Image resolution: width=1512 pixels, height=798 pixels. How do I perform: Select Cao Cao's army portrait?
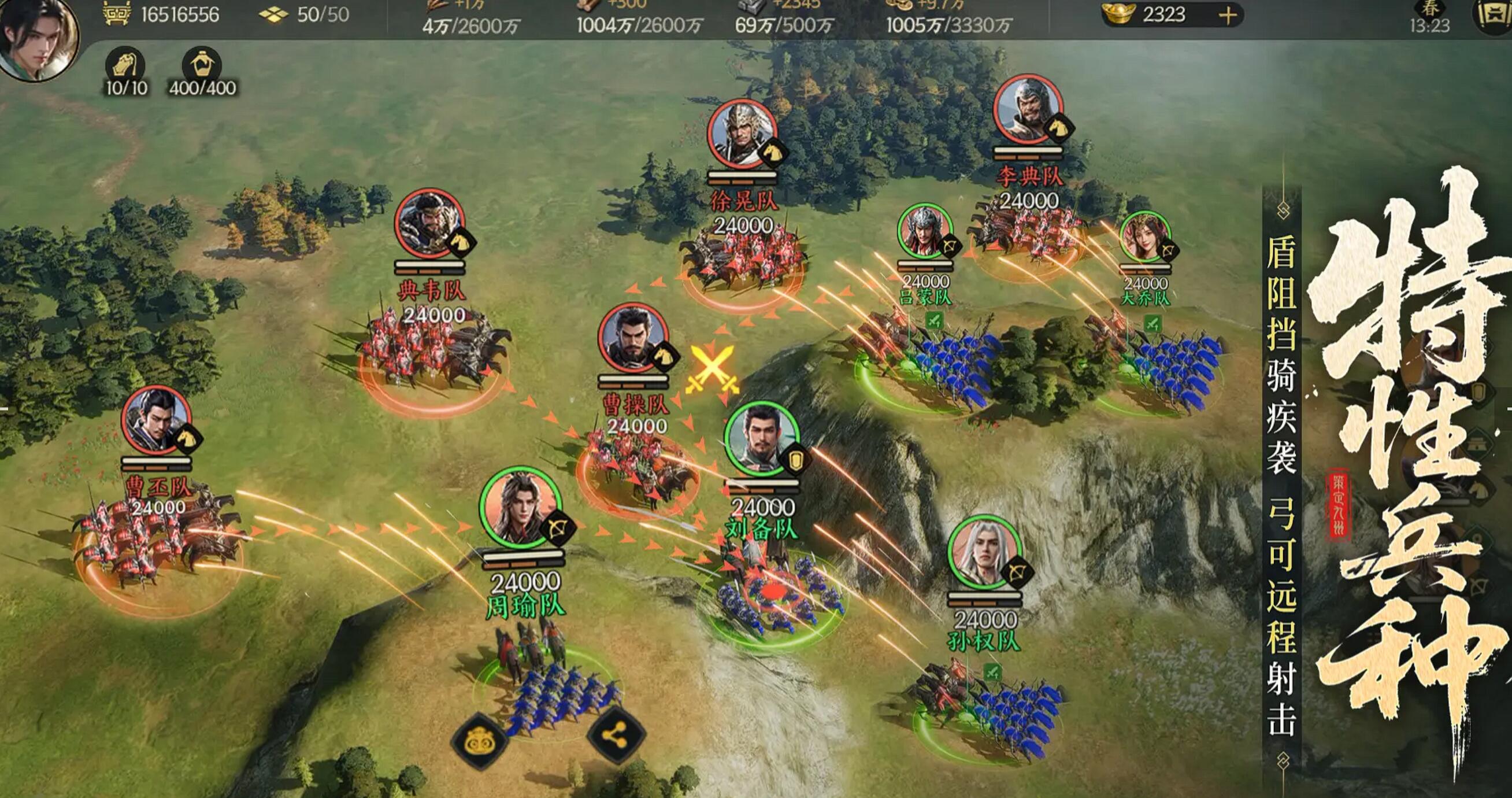[x=633, y=338]
